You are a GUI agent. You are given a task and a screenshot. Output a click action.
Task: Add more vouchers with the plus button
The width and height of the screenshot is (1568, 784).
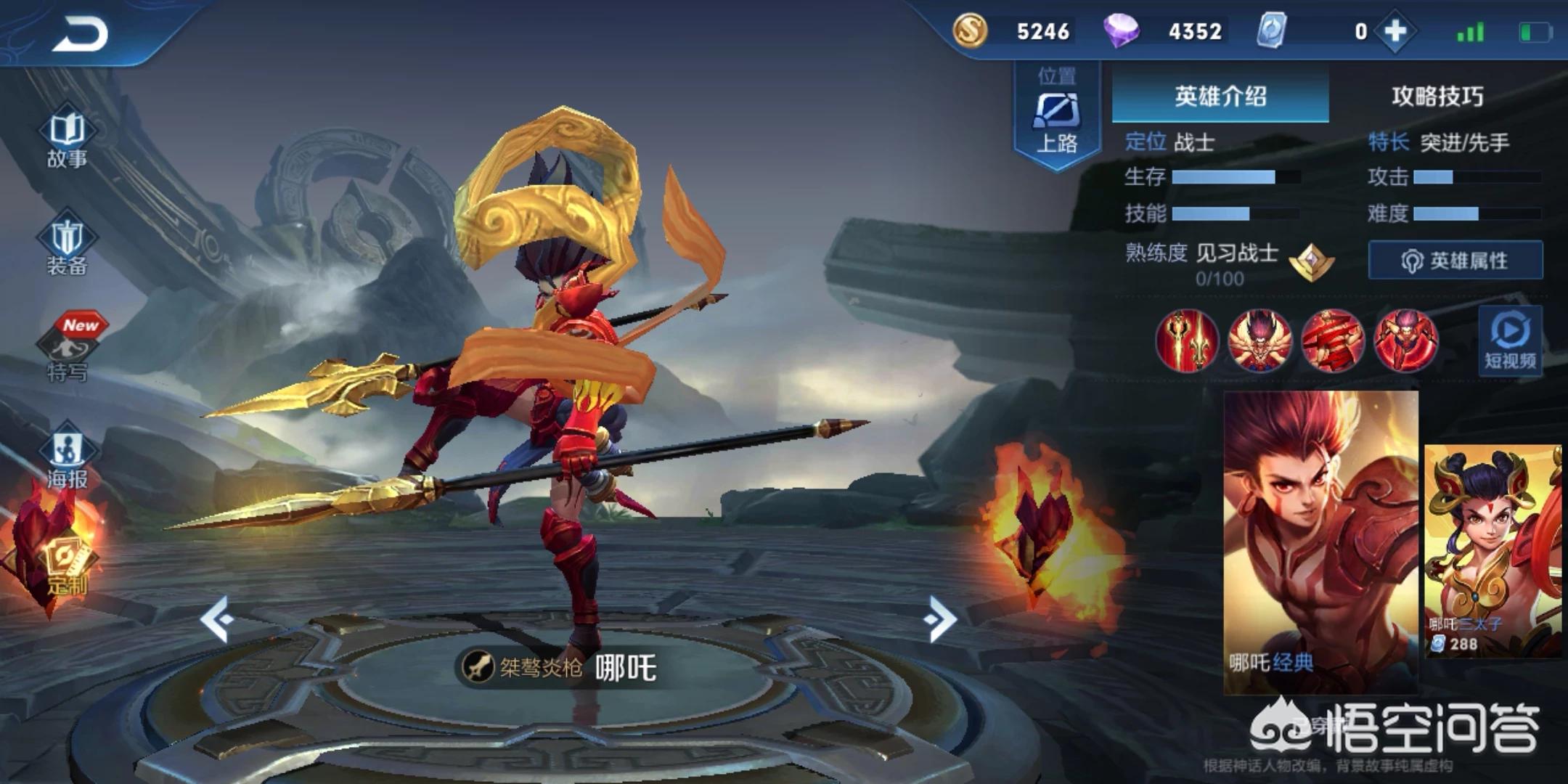pos(1395,31)
